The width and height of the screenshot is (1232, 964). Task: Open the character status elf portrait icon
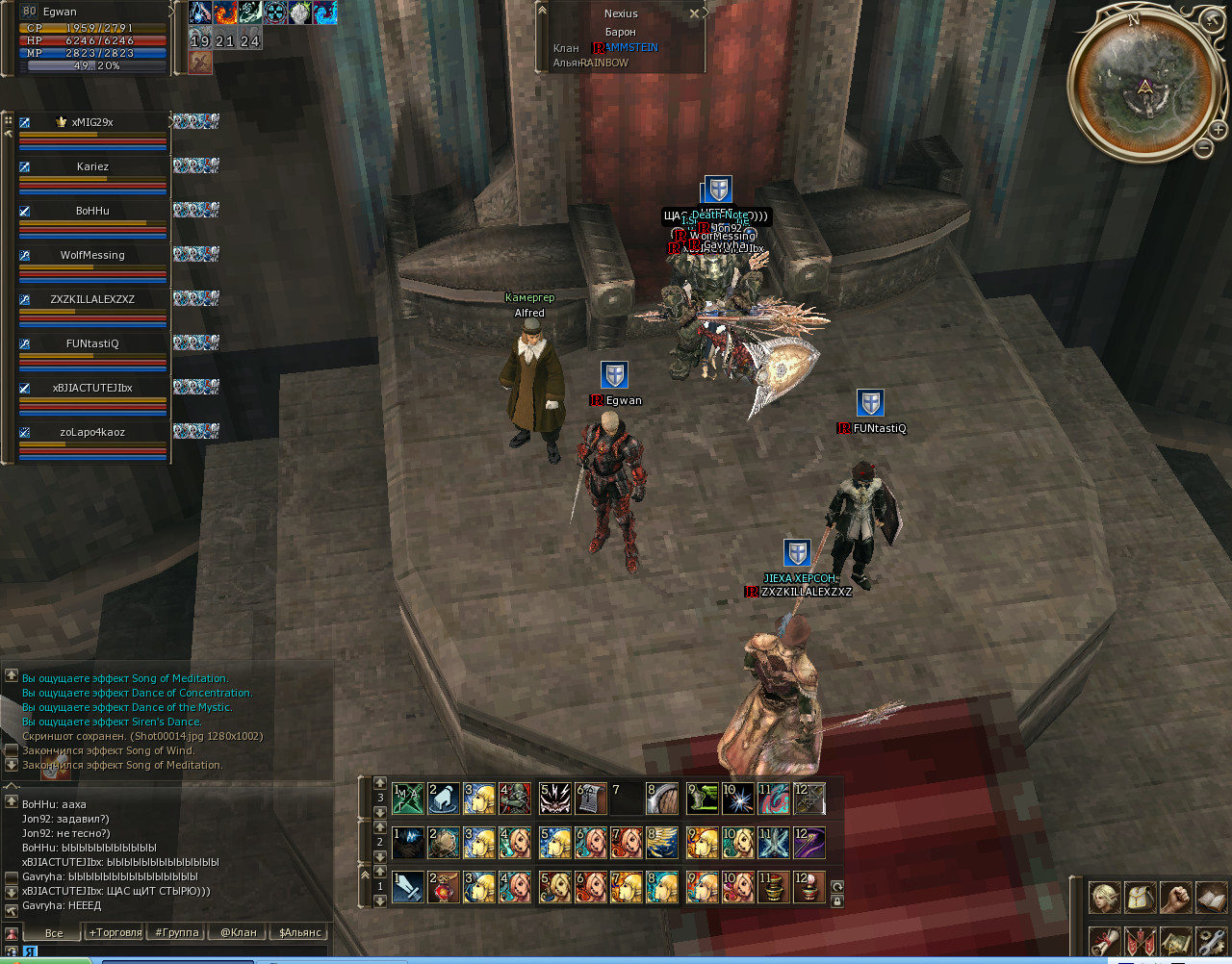coord(1103,898)
